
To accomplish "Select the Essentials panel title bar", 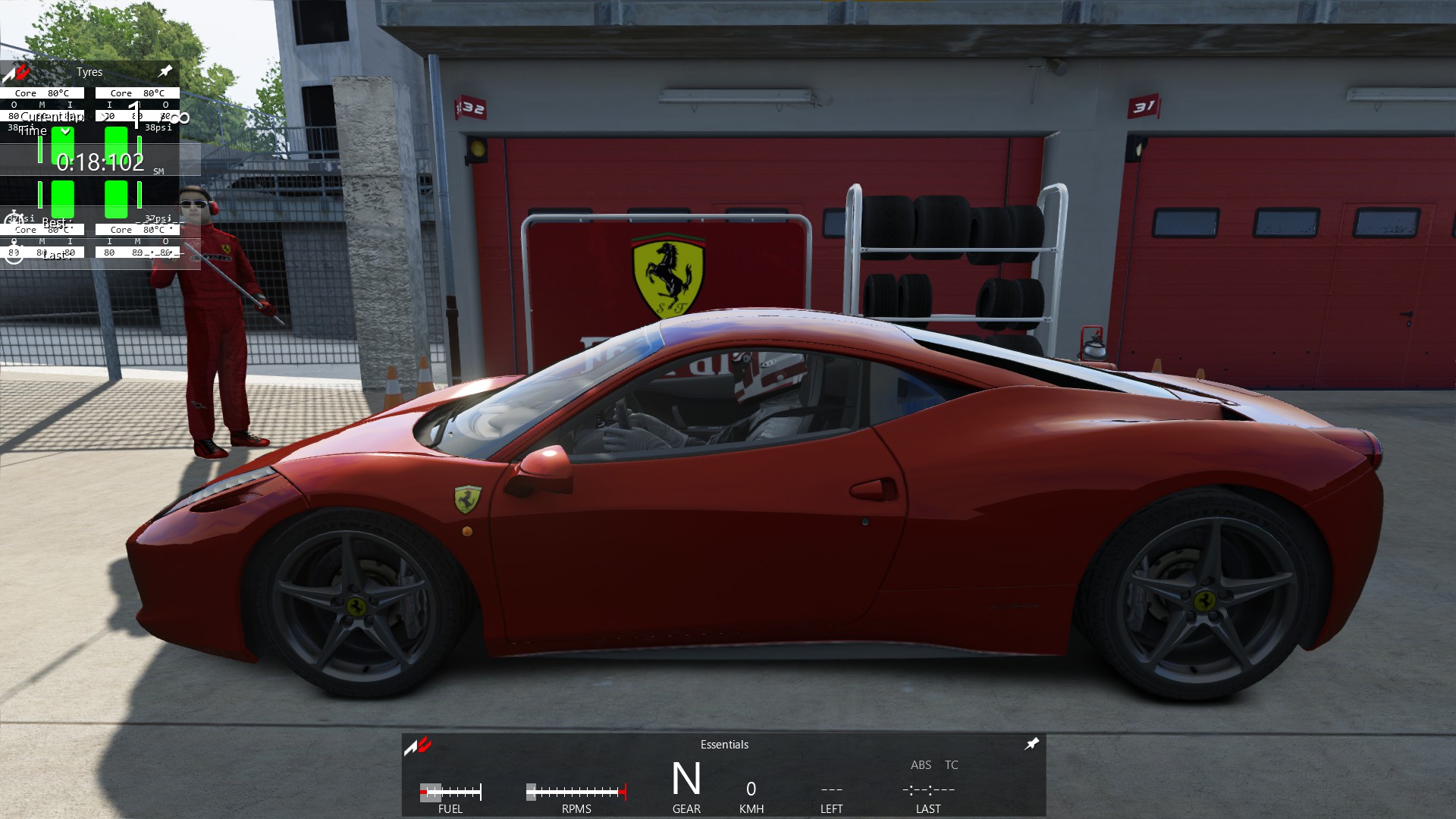I will pos(724,745).
